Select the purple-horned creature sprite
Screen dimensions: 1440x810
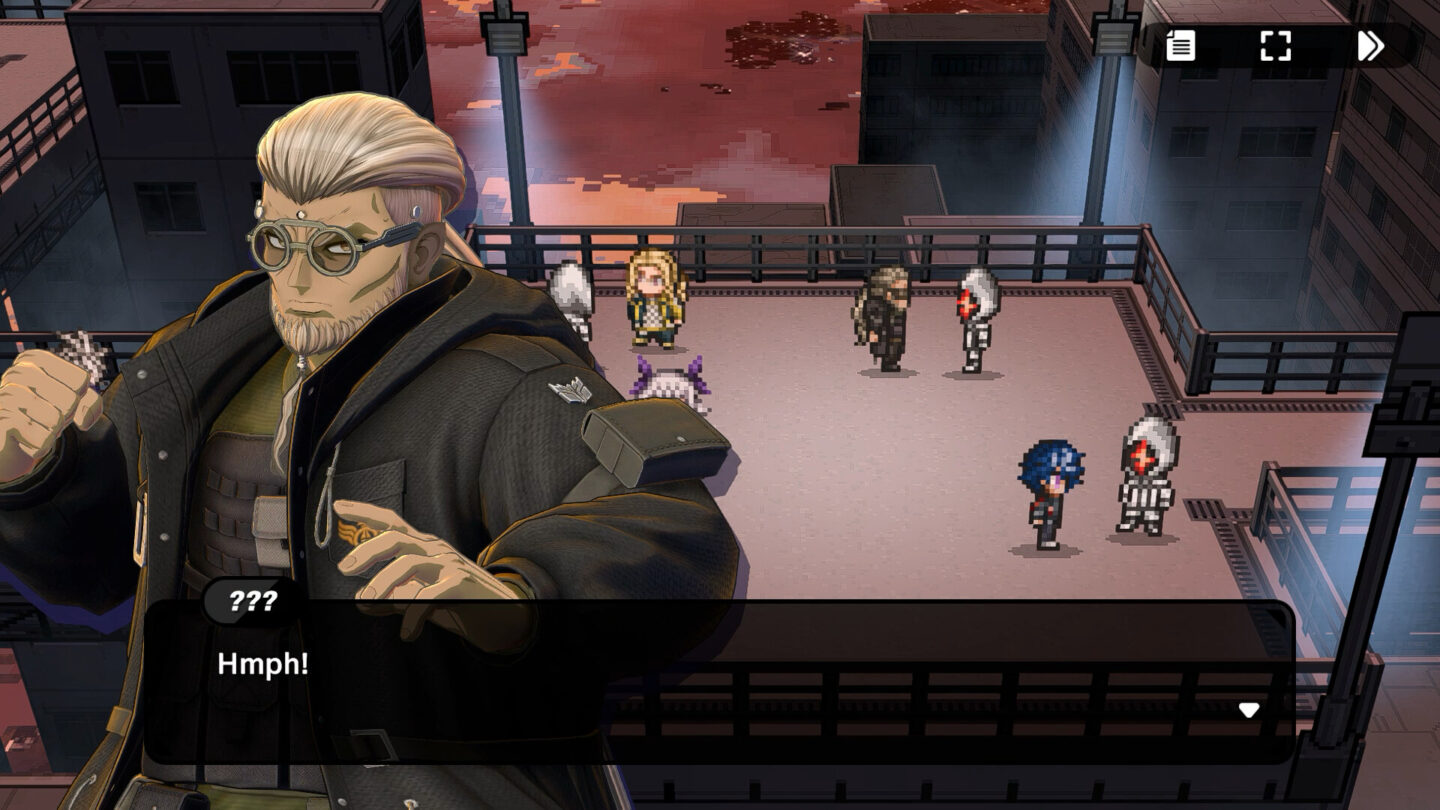tap(672, 381)
